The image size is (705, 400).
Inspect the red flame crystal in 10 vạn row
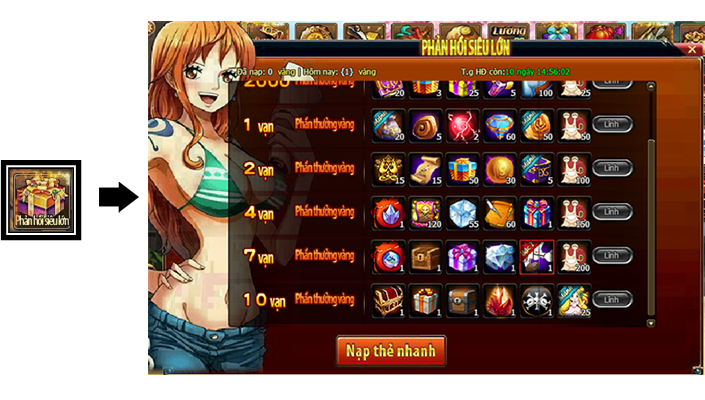click(x=498, y=299)
